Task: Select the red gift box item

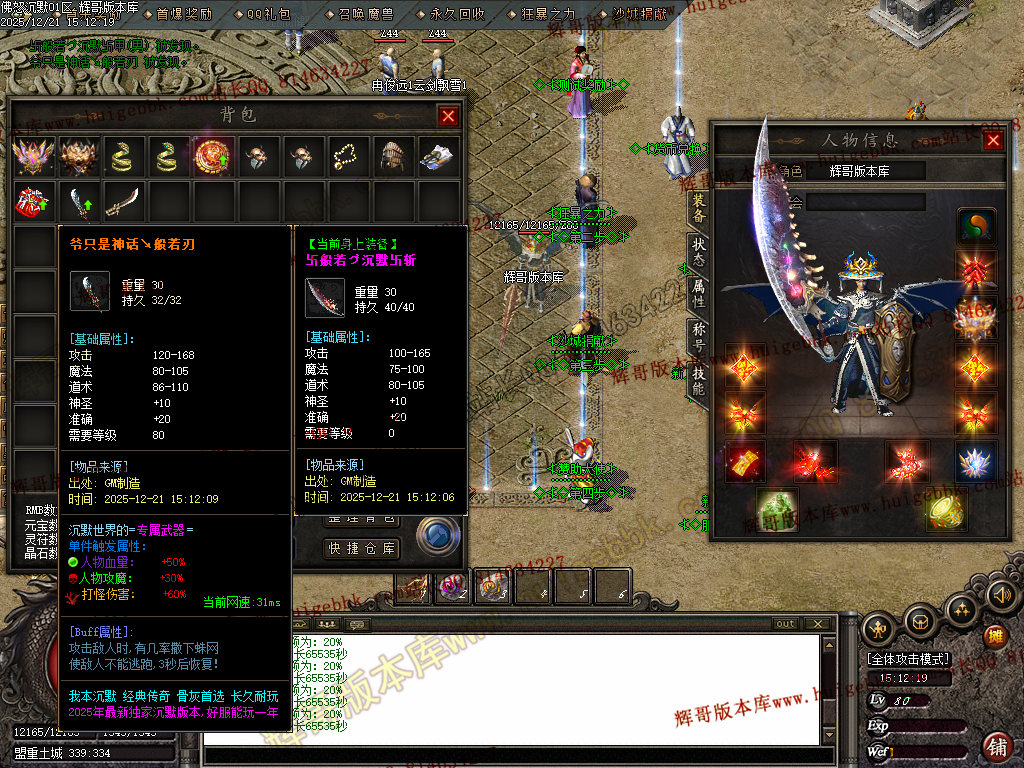Action: 31,201
